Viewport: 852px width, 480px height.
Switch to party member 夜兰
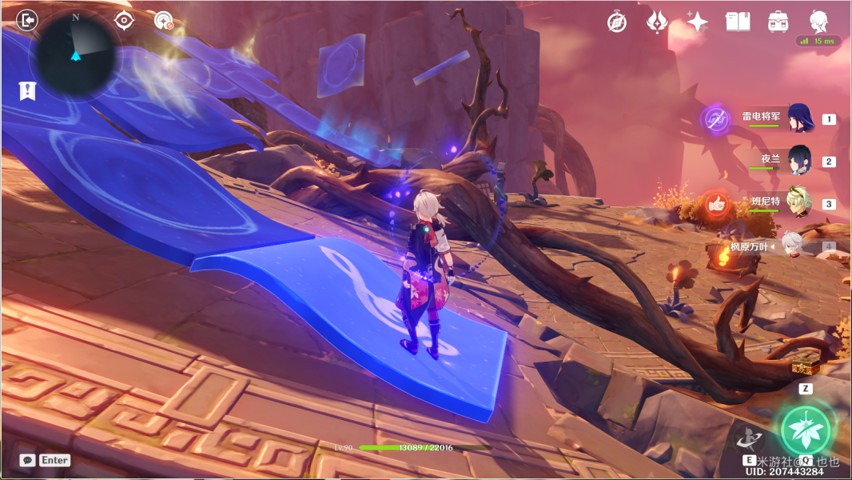(798, 160)
